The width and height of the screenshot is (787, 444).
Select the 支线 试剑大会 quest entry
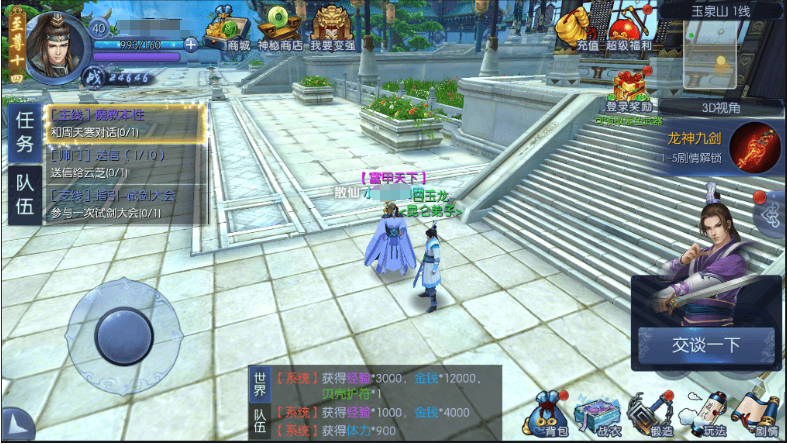tap(123, 203)
